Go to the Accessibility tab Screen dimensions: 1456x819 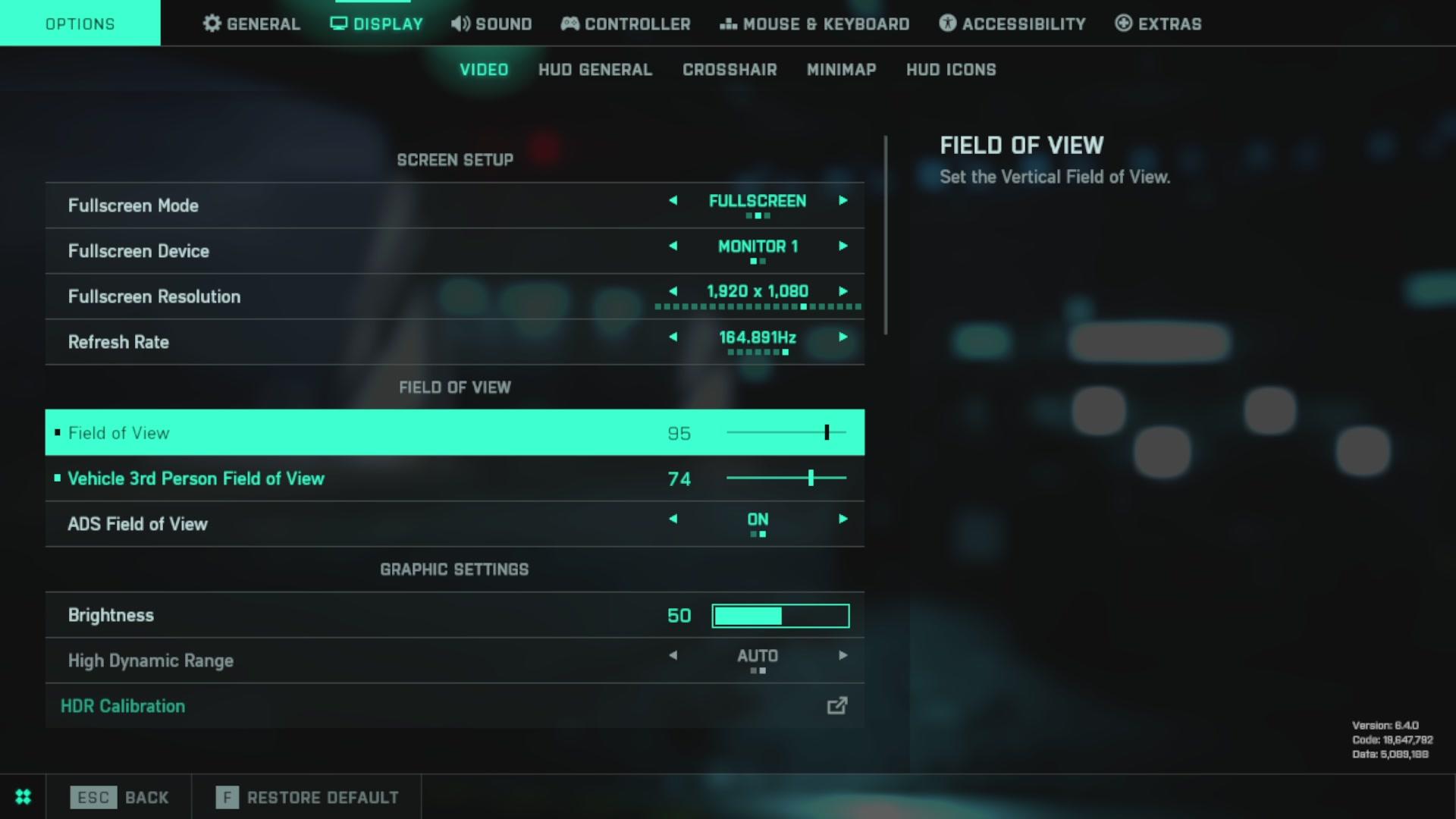[1012, 24]
